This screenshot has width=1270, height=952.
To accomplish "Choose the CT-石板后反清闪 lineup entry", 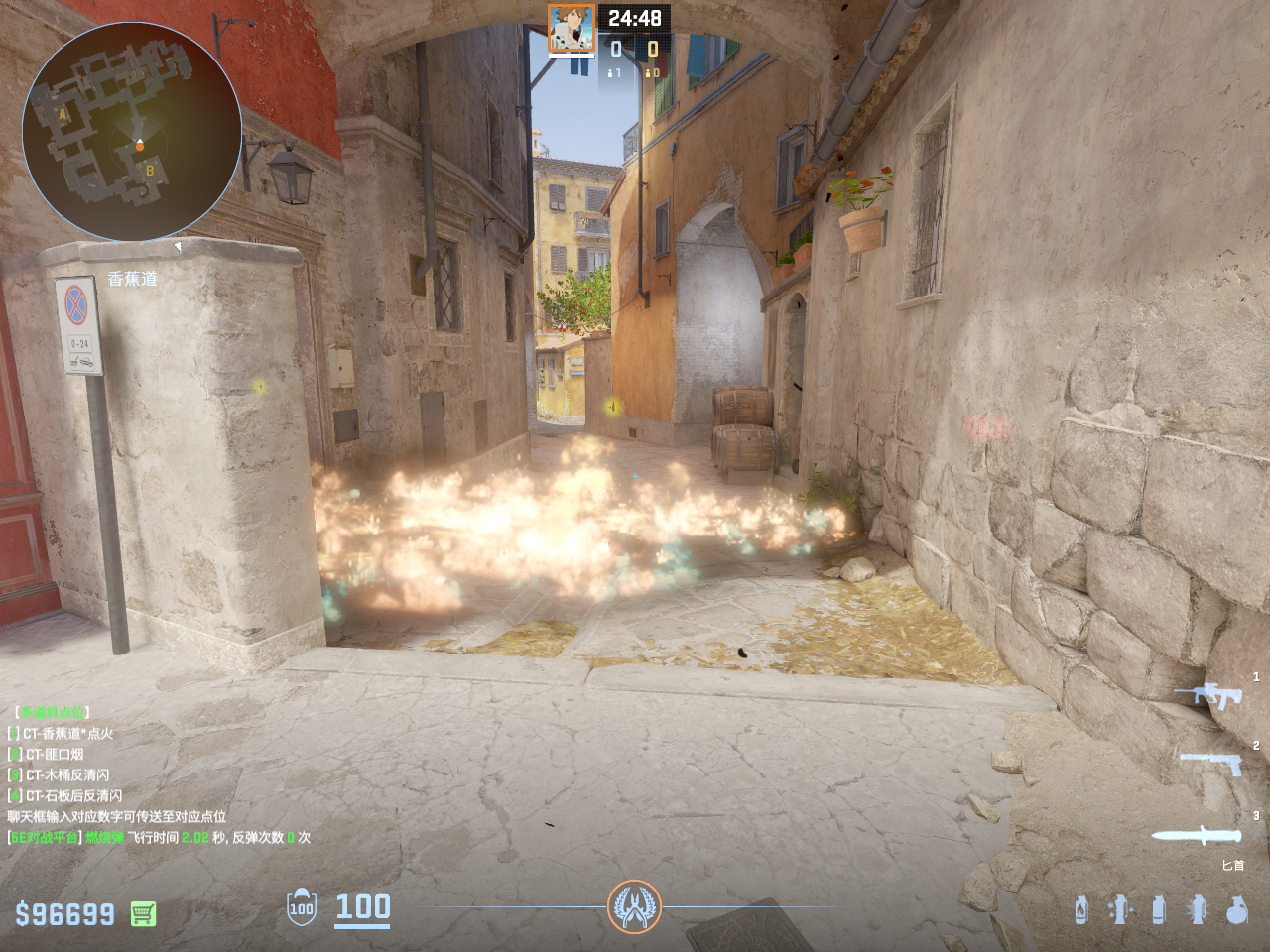I will click(x=73, y=796).
